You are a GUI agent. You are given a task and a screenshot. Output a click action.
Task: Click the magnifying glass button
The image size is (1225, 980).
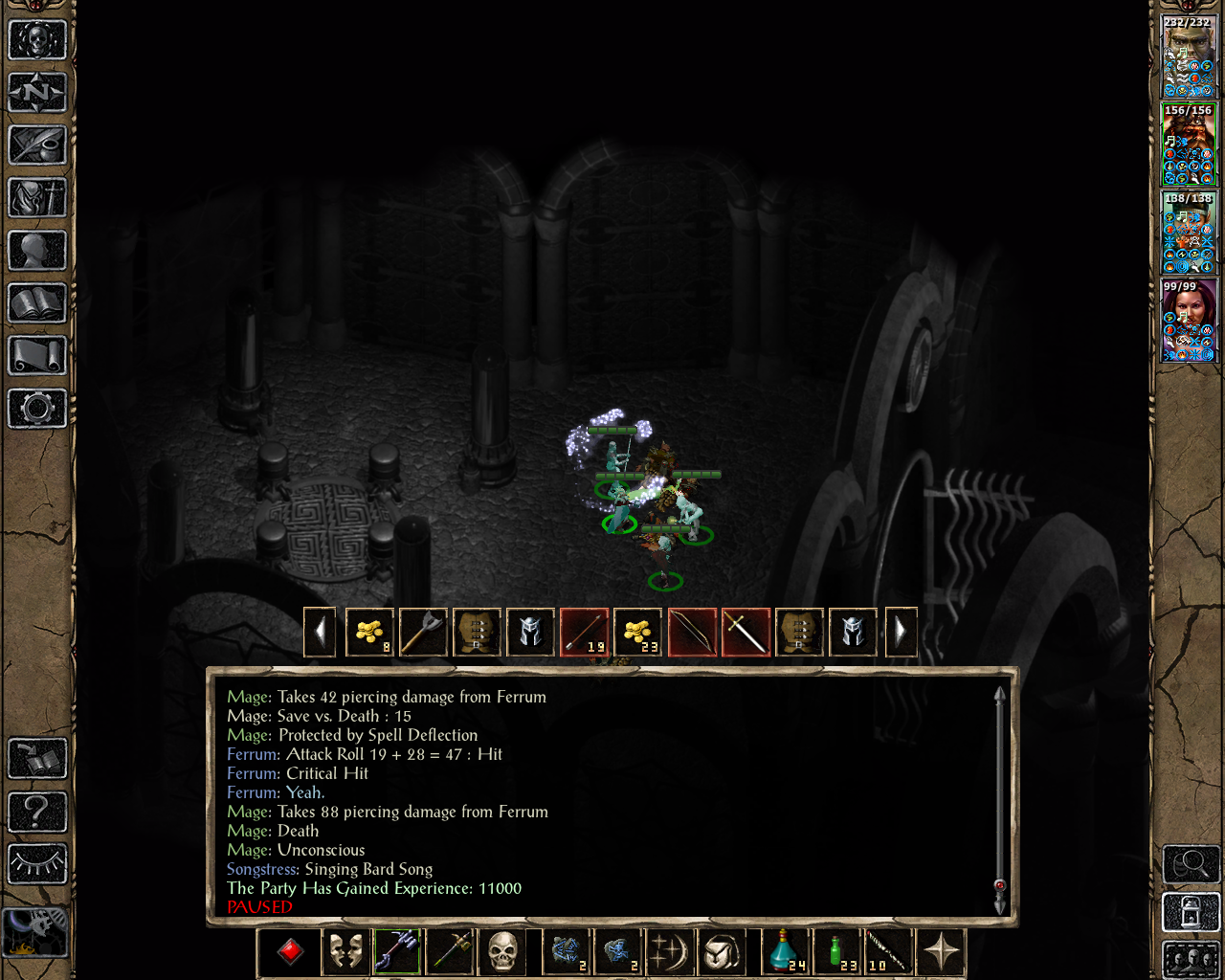coord(1191,864)
